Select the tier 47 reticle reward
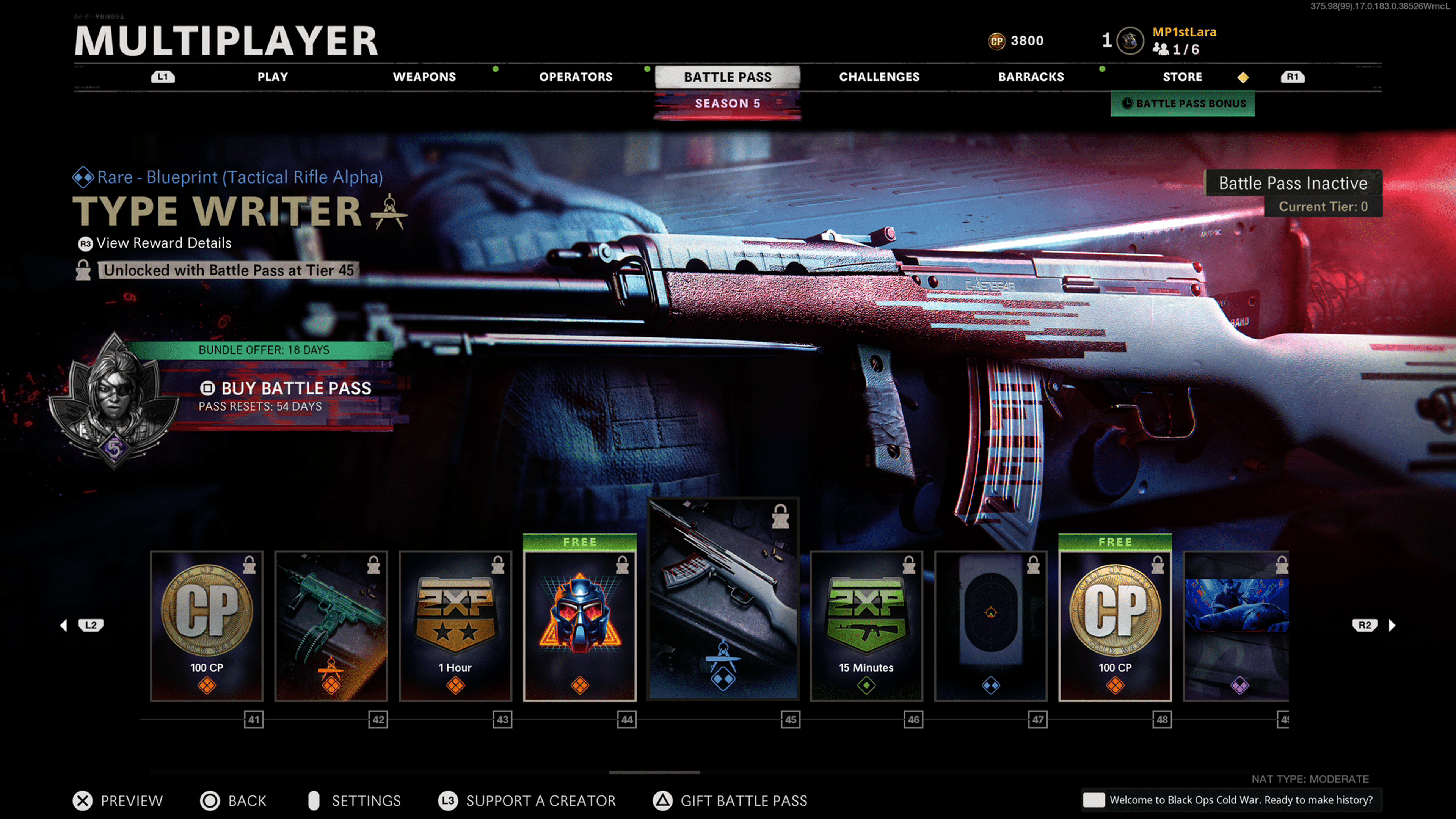This screenshot has width=1456, height=819. tap(991, 626)
